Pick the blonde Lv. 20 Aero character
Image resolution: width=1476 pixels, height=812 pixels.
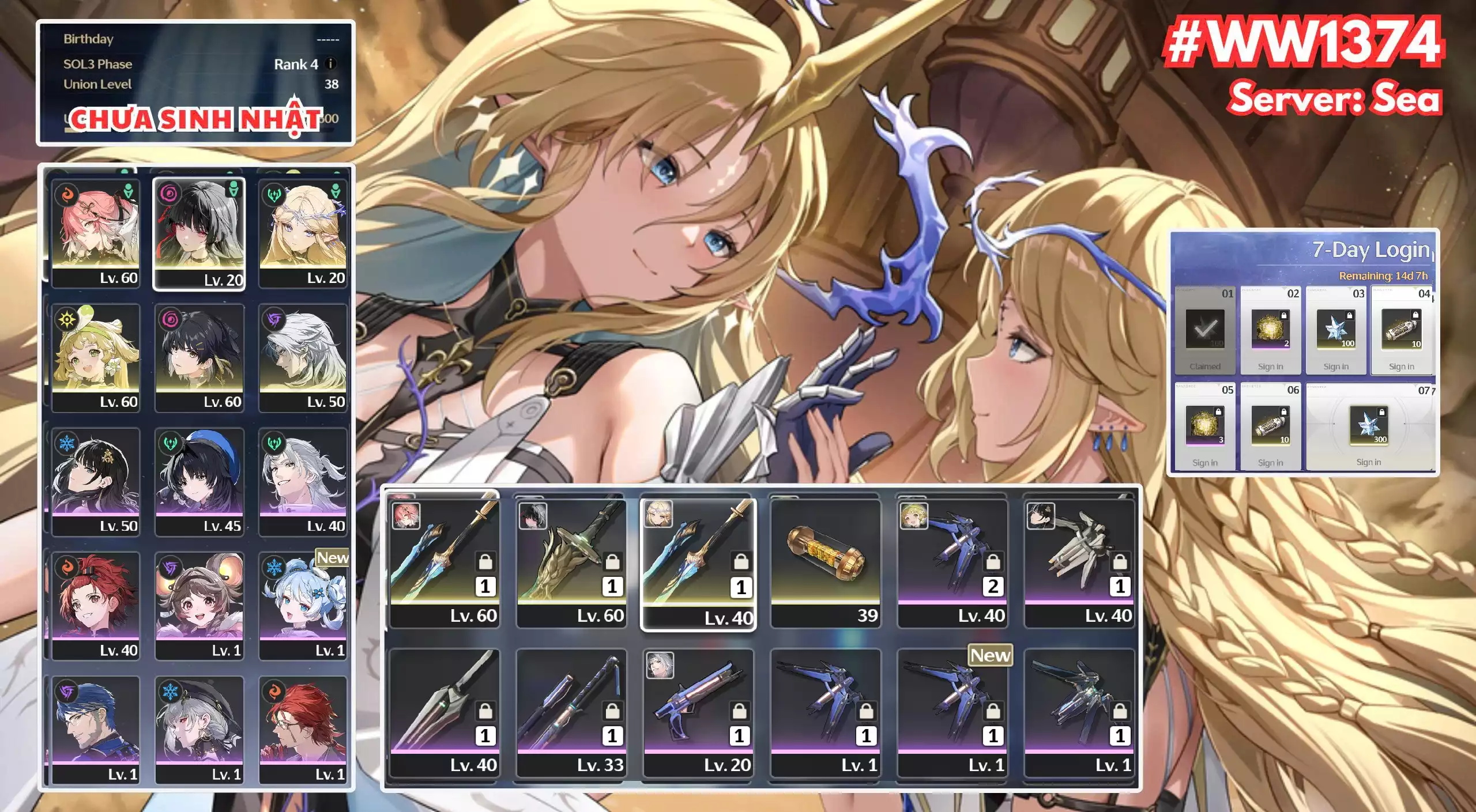pos(303,233)
